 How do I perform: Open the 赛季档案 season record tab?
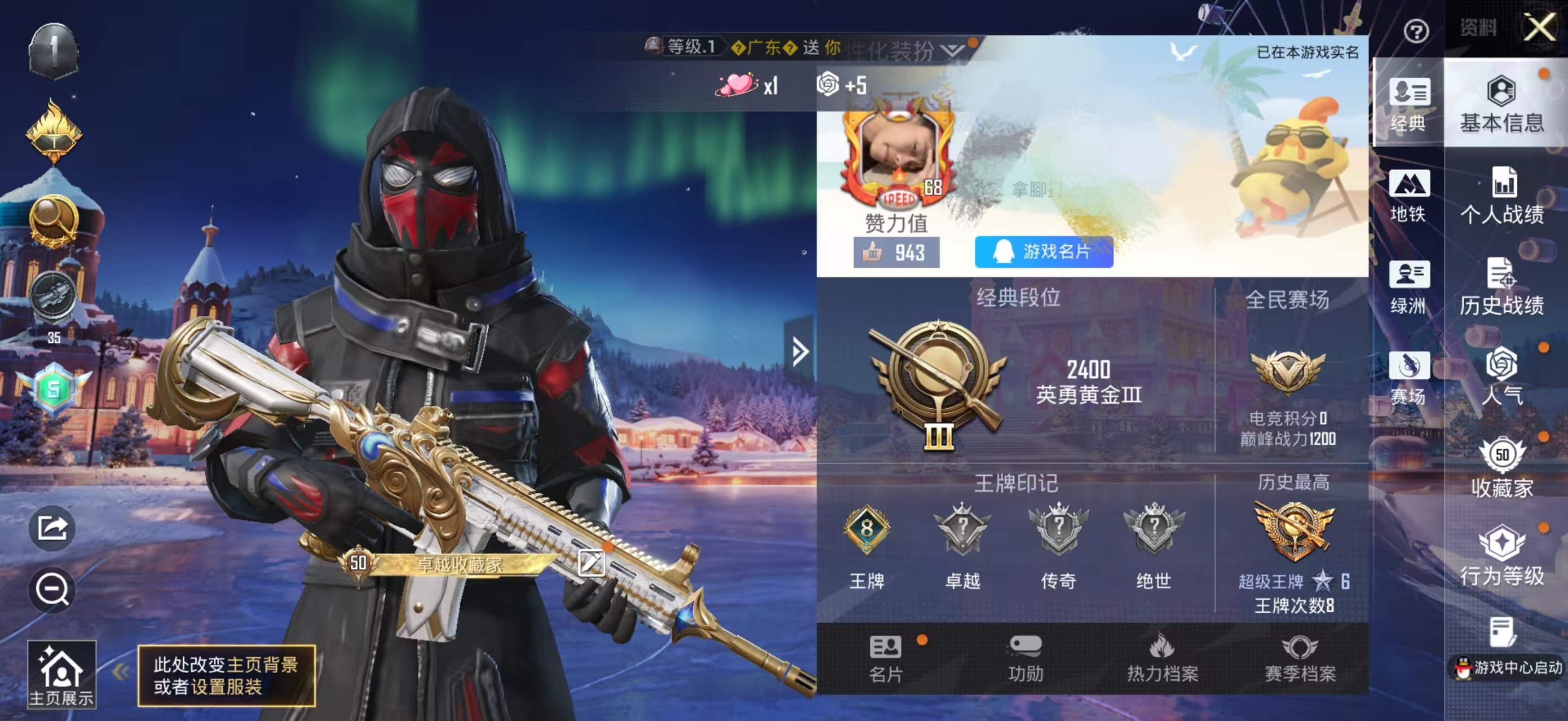coord(1300,658)
